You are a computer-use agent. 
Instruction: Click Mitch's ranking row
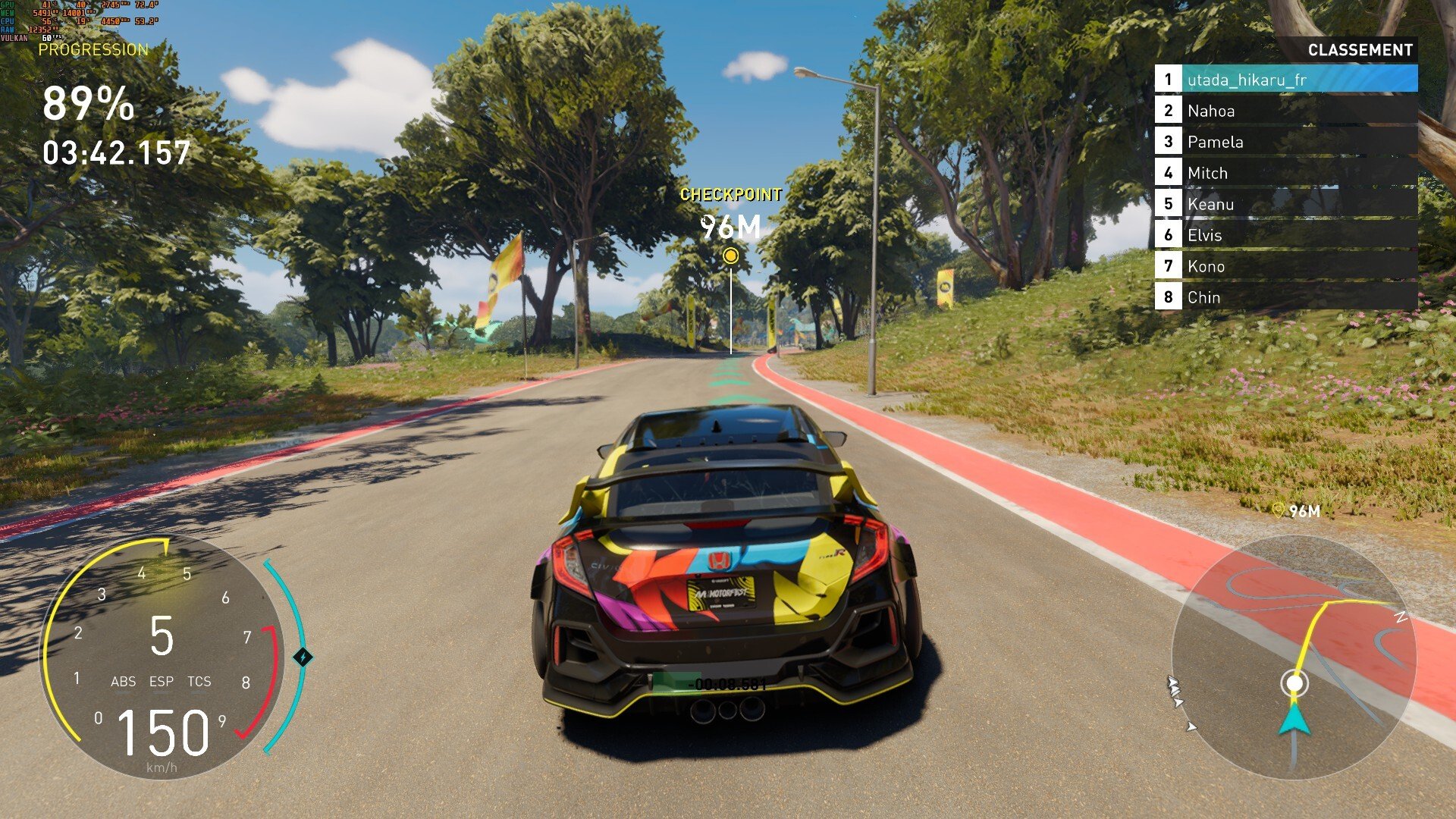click(x=1285, y=173)
